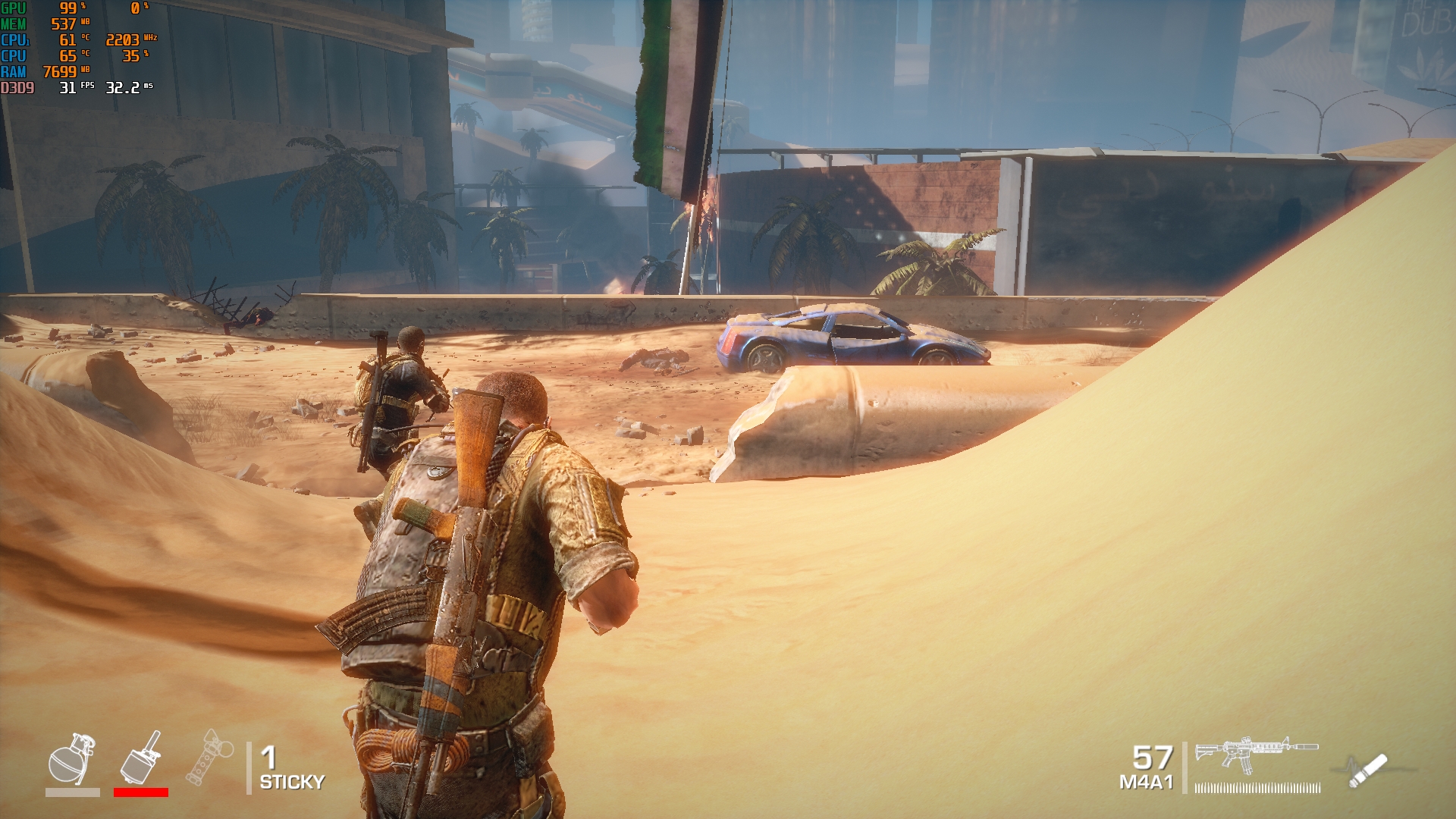Pick the faded stun grenade icon
Screen dimensions: 1456x819
click(209, 758)
